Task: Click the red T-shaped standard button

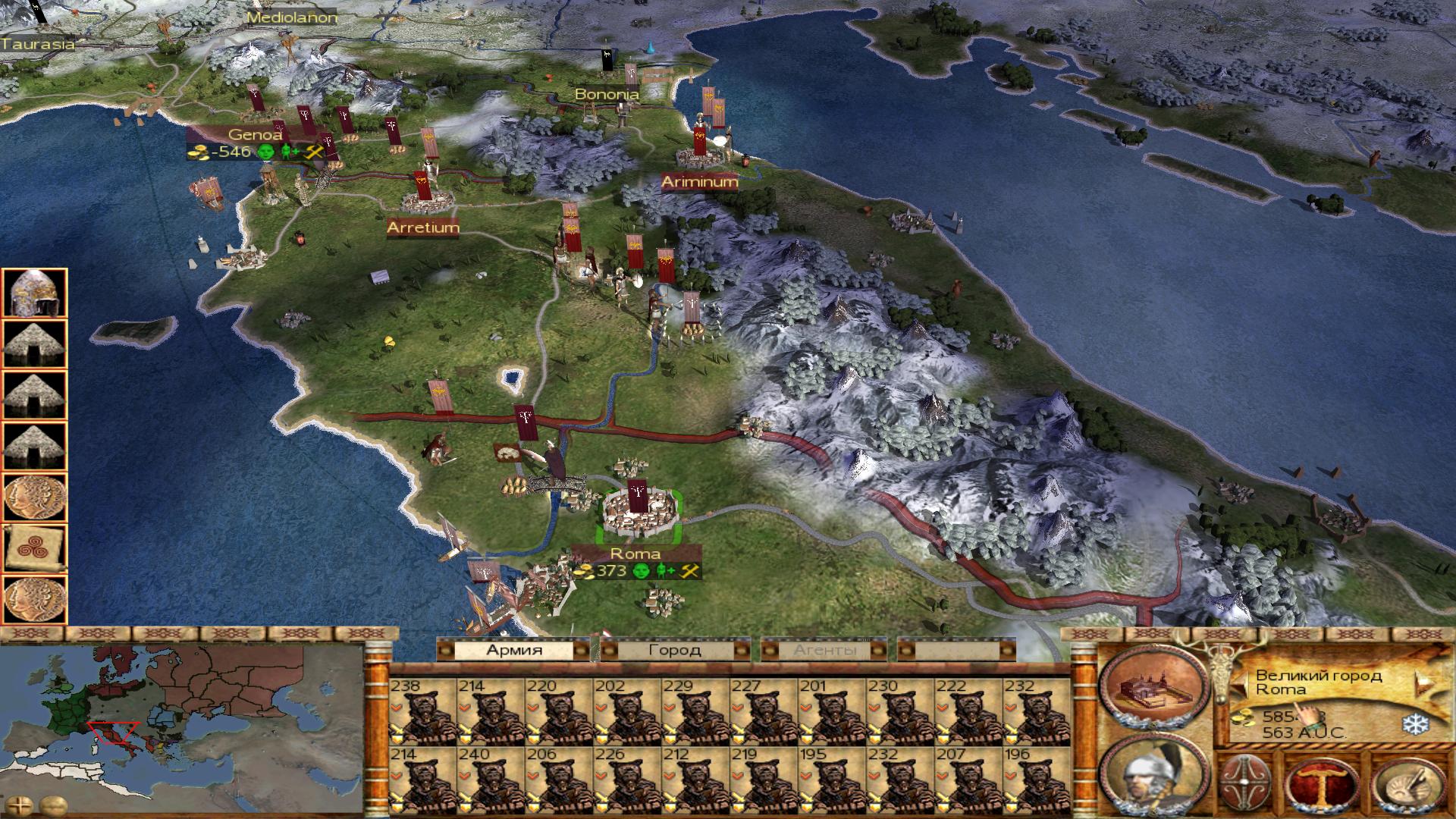Action: 1323,784
